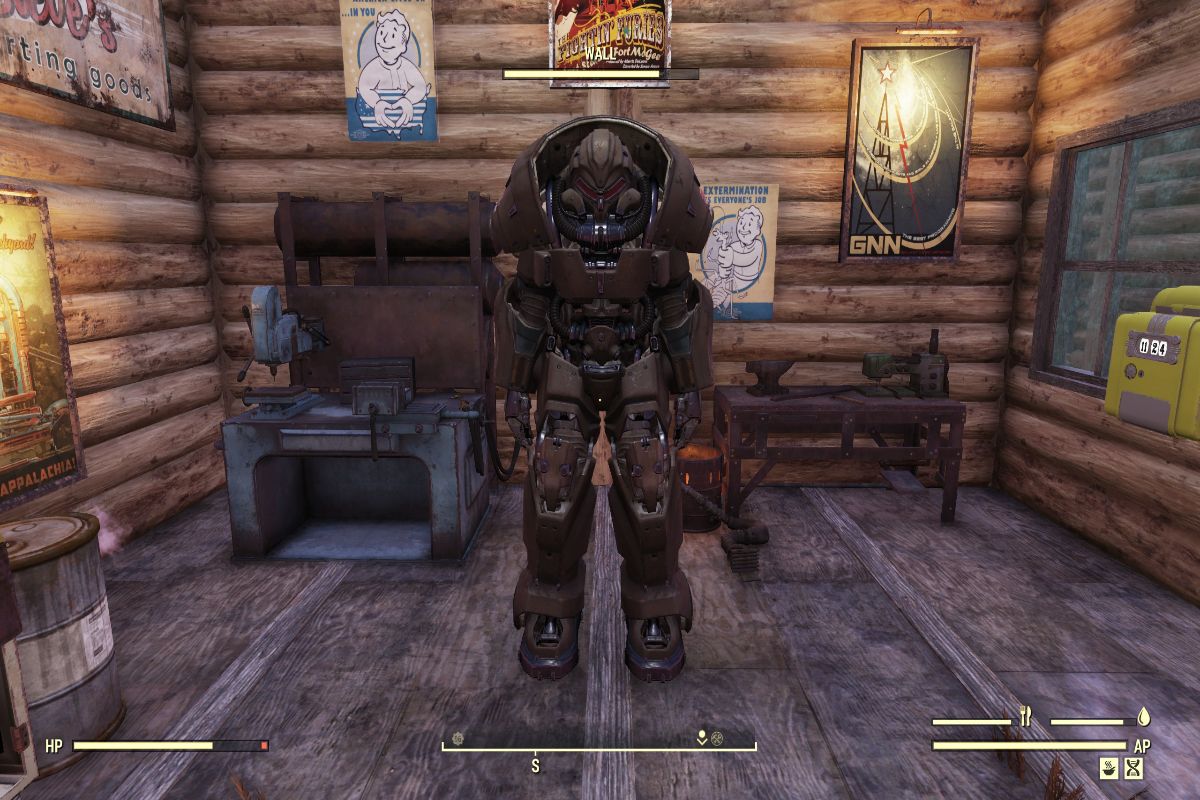Click the player marker on the compass
The width and height of the screenshot is (1200, 800).
tap(702, 739)
